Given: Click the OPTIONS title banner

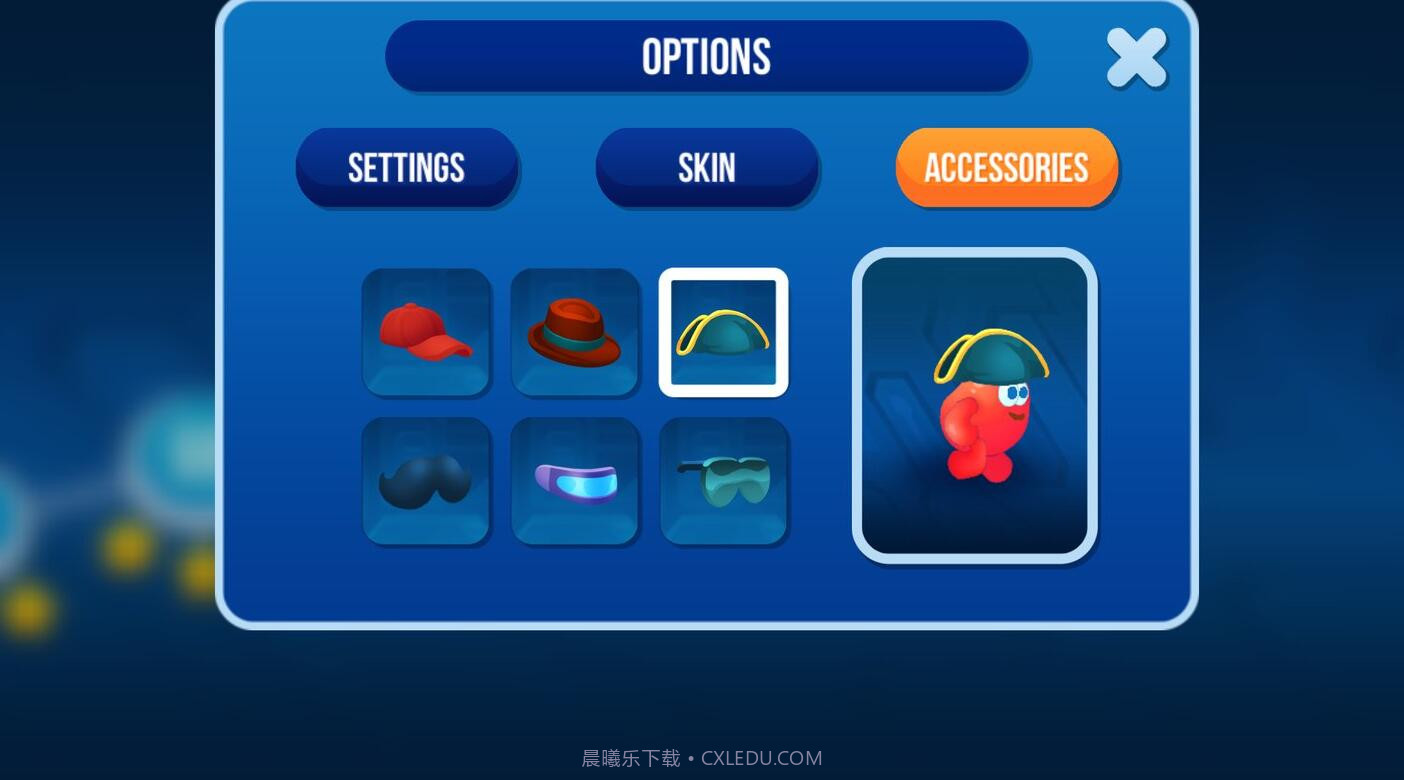Looking at the screenshot, I should pyautogui.click(x=707, y=56).
